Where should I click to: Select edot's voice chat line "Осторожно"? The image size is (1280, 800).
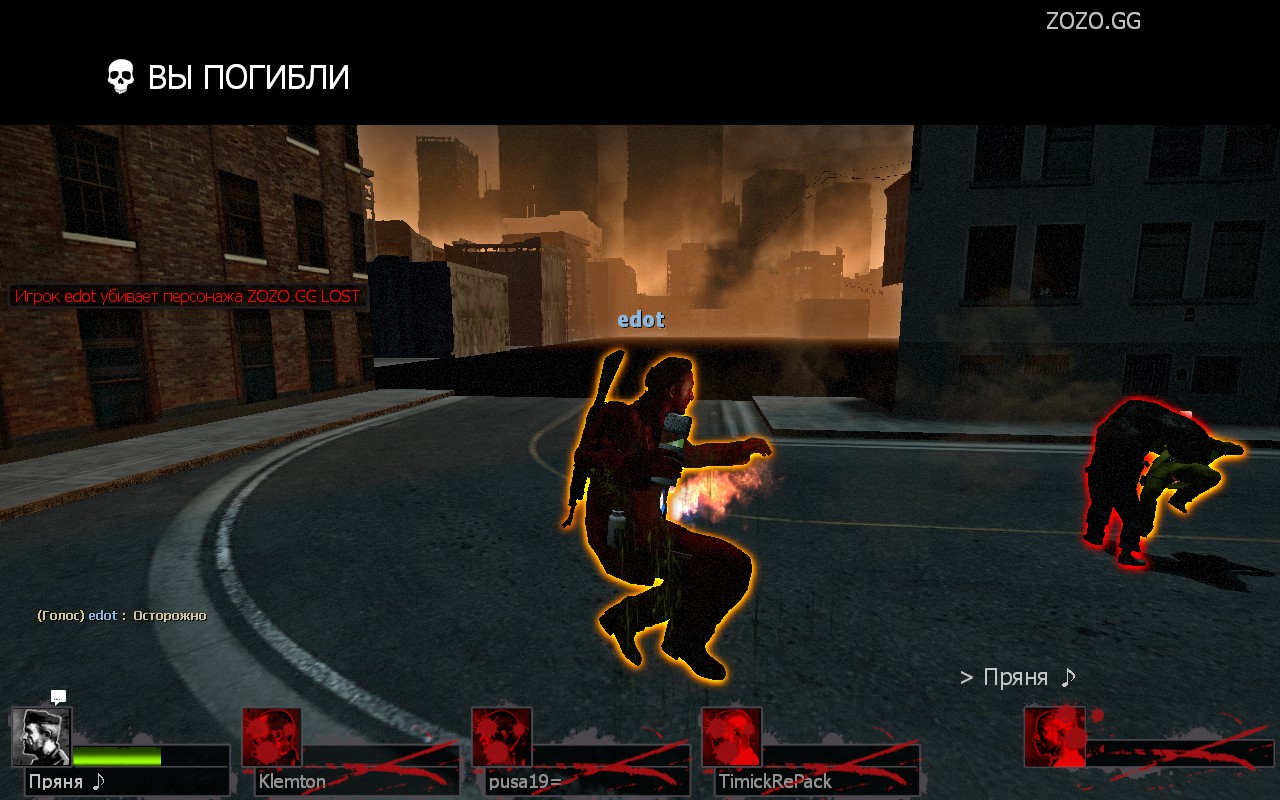(122, 615)
